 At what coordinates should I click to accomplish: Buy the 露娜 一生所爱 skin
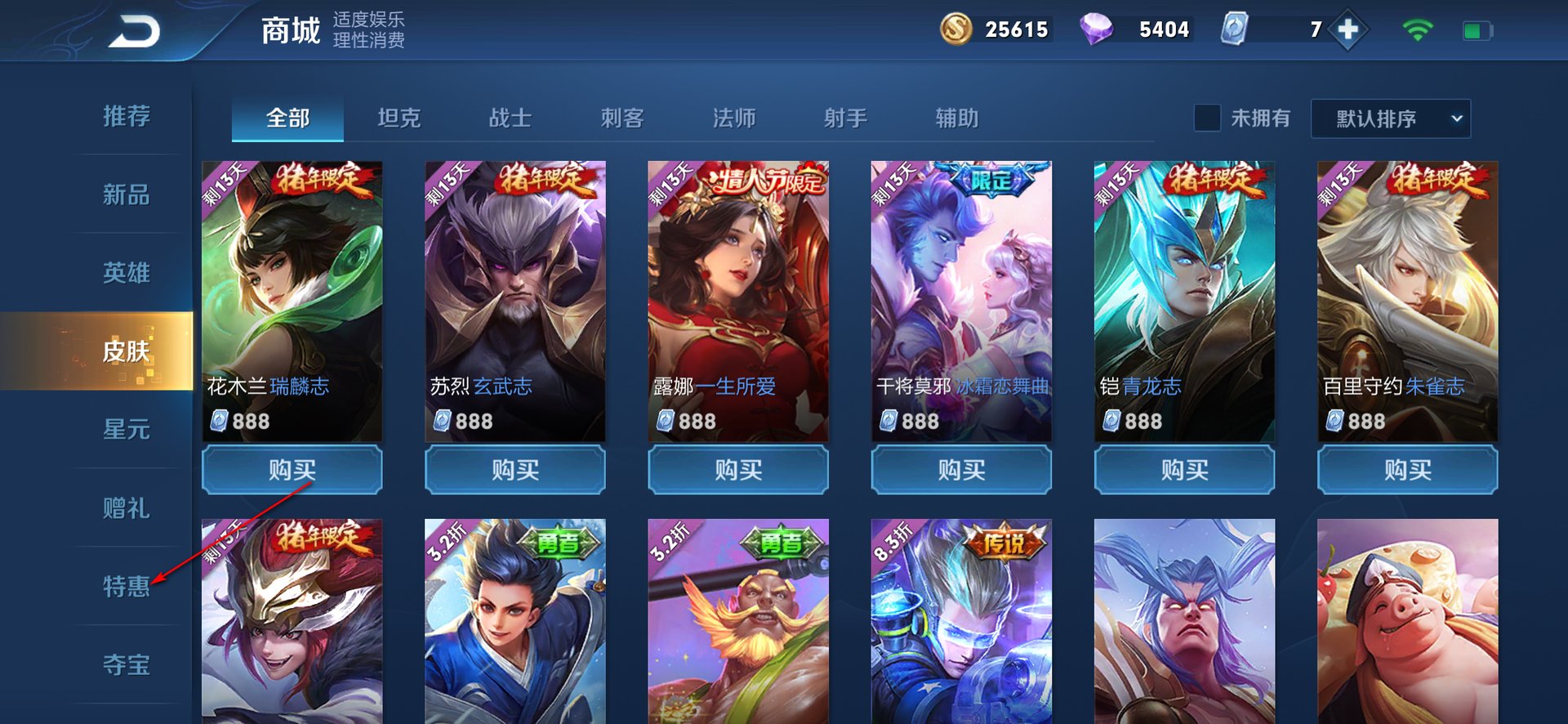click(x=737, y=471)
